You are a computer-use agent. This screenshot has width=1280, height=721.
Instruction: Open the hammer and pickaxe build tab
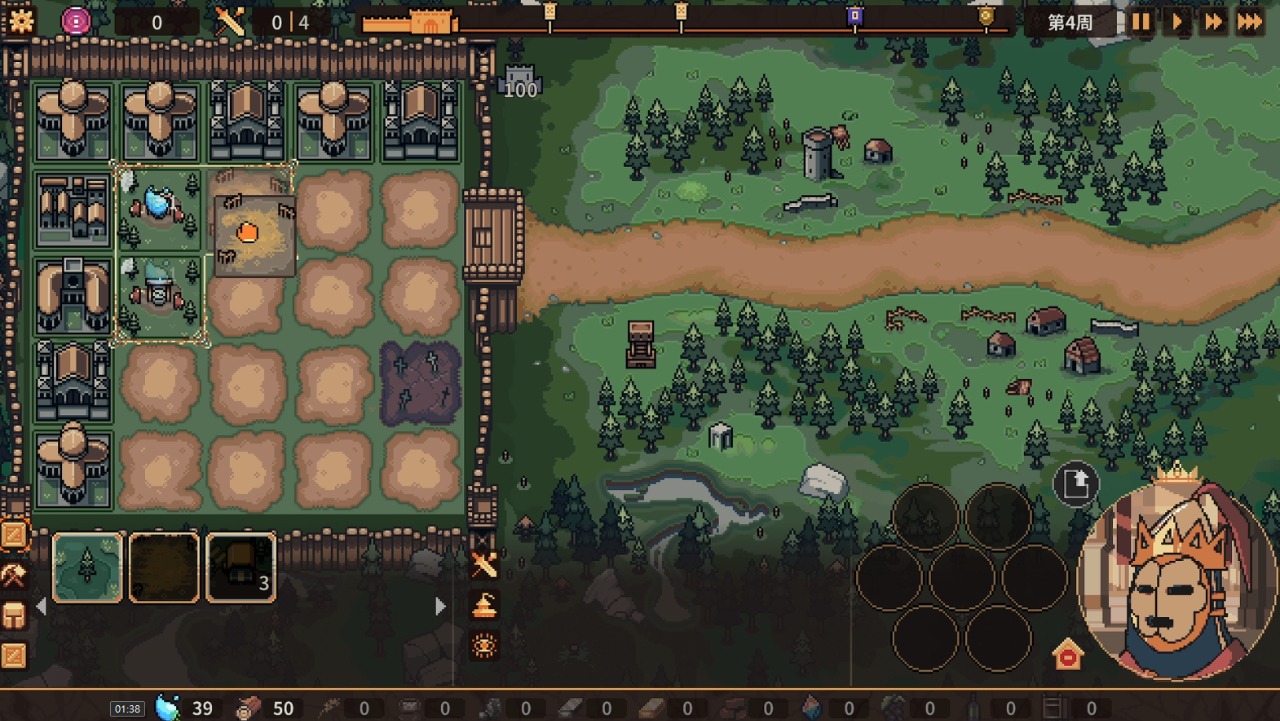pos(14,575)
